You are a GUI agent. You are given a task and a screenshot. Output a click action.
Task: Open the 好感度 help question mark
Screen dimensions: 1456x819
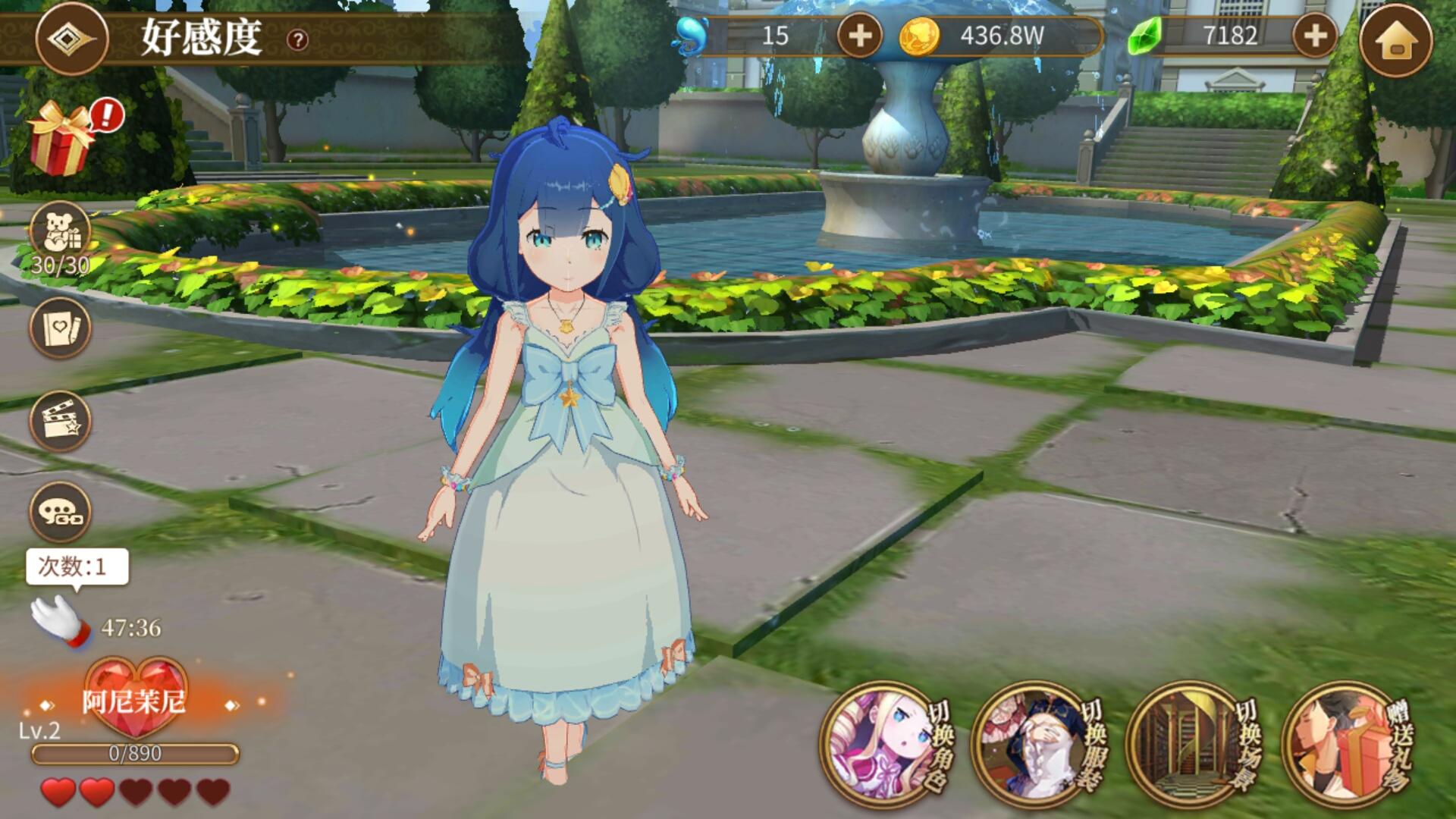(x=299, y=40)
